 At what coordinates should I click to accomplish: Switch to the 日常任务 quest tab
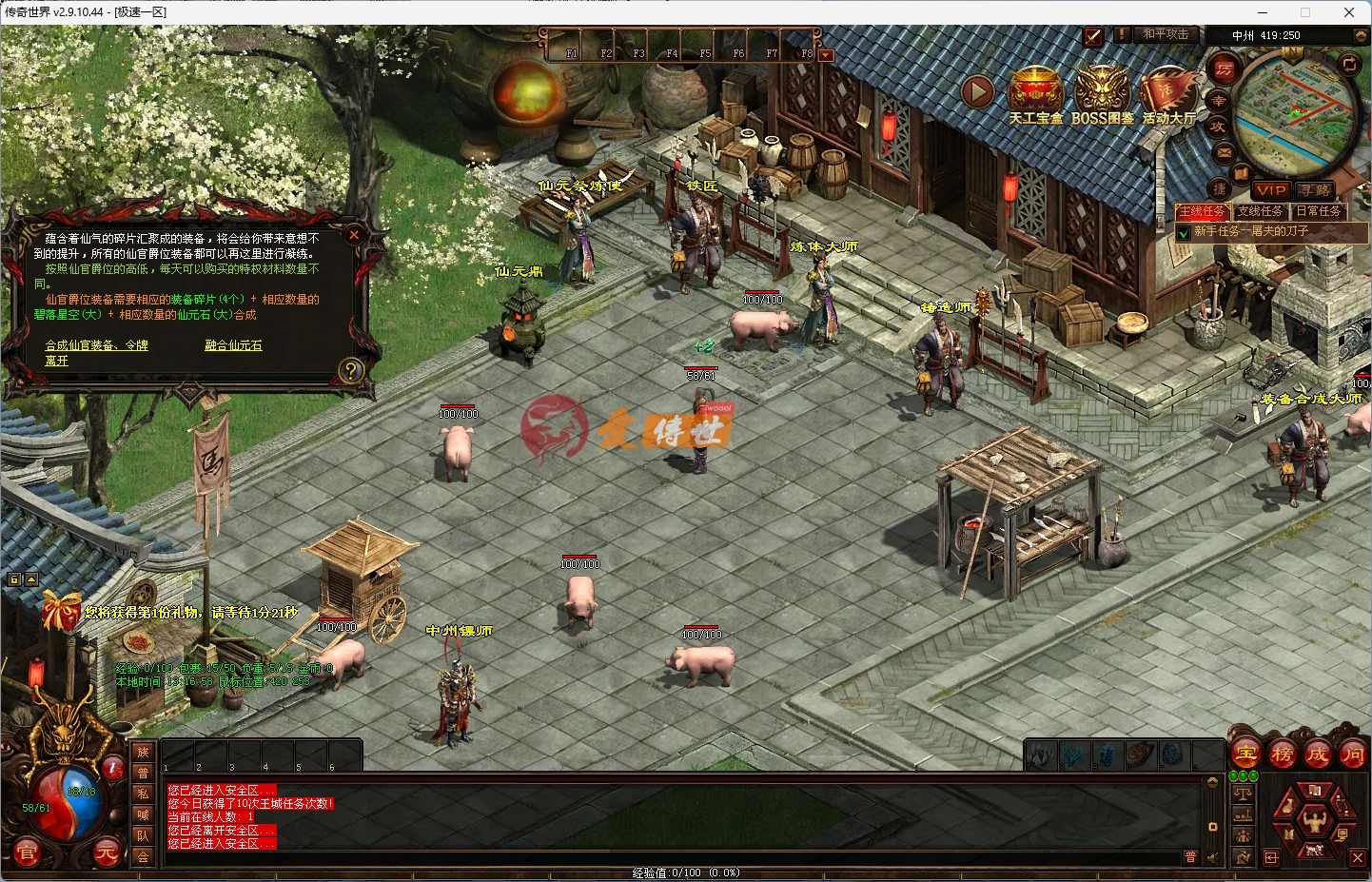coord(1320,211)
